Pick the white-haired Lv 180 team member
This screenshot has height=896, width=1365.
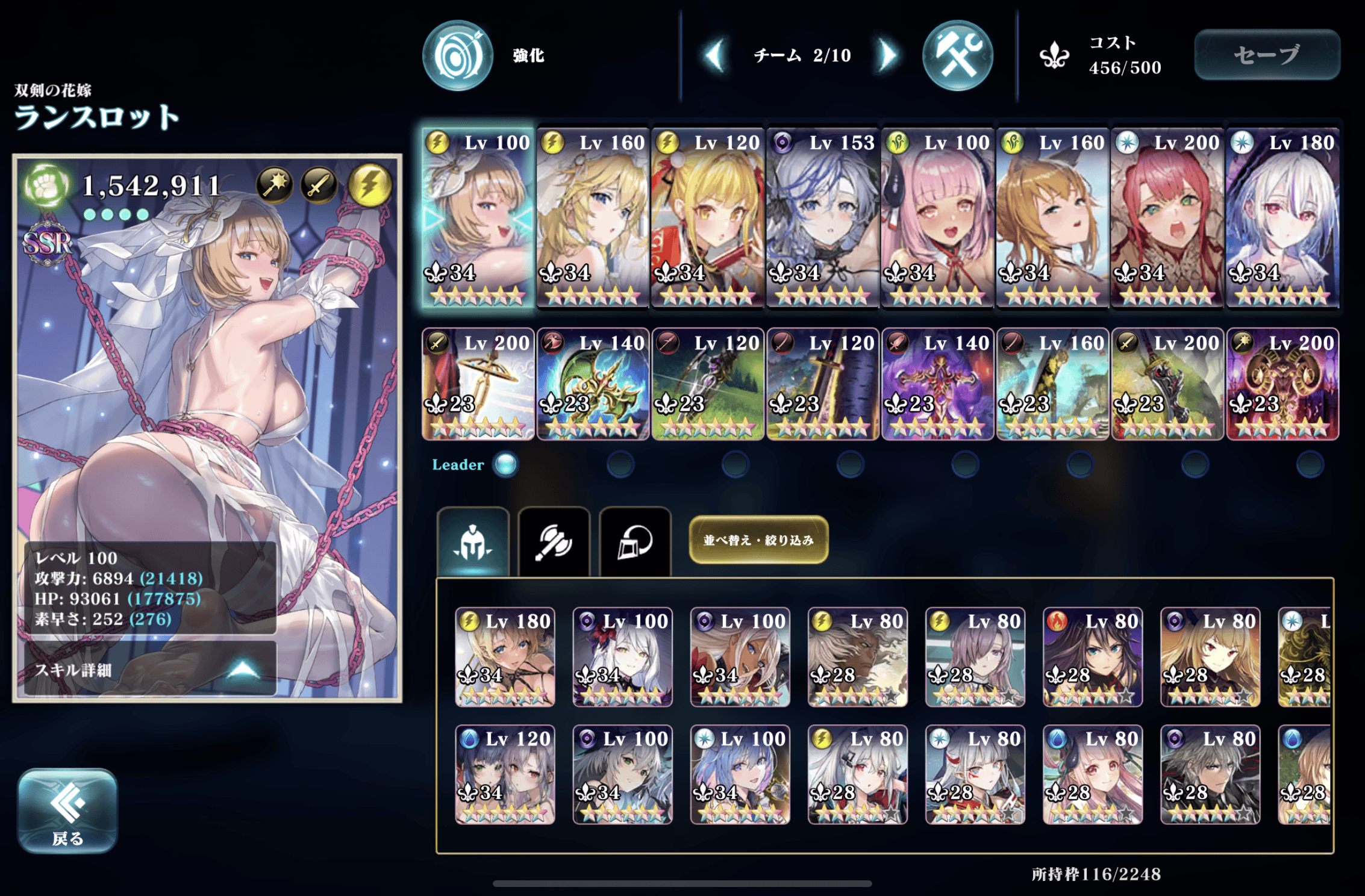click(x=1282, y=218)
